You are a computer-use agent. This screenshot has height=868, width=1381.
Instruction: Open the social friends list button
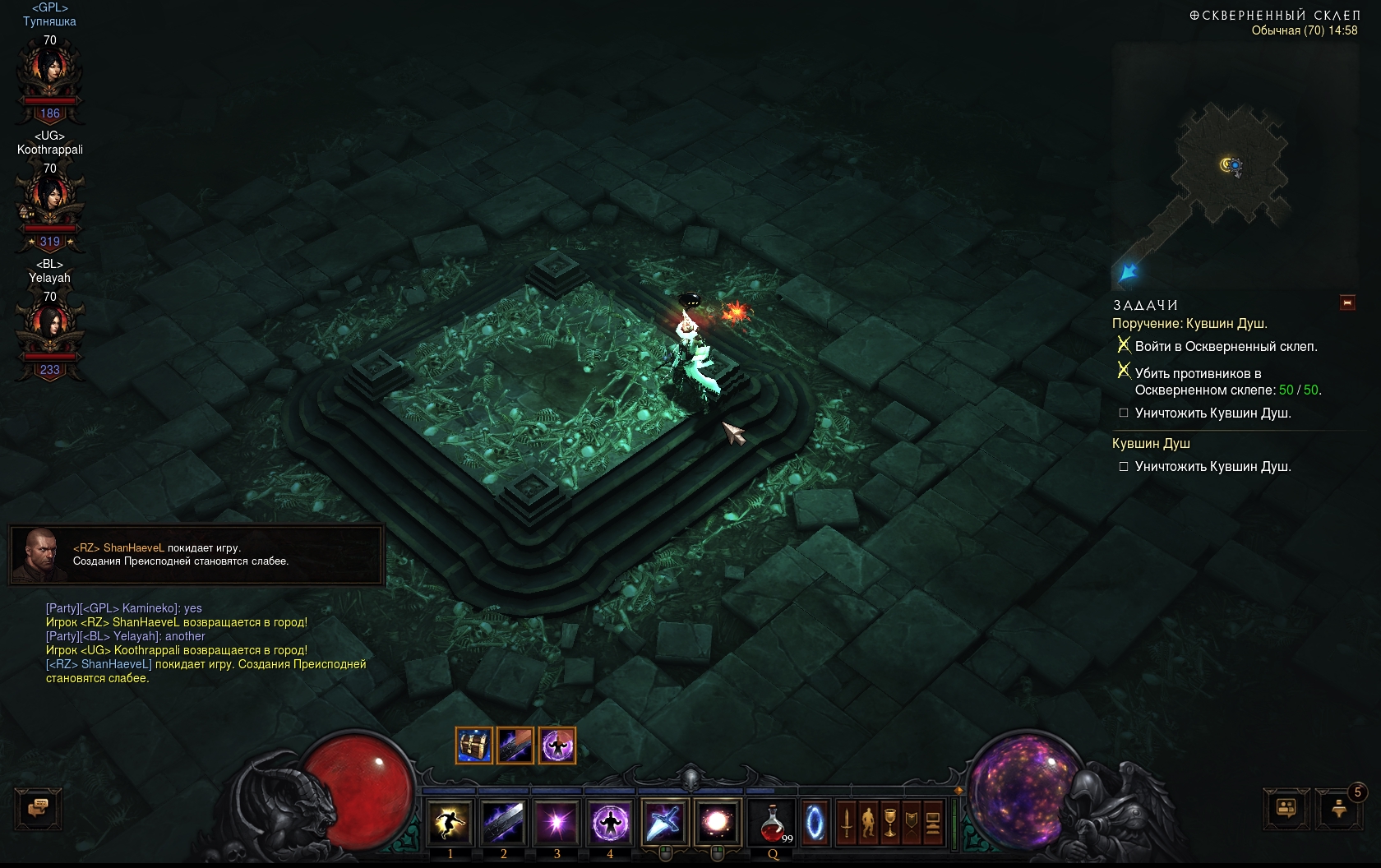pyautogui.click(x=1286, y=808)
